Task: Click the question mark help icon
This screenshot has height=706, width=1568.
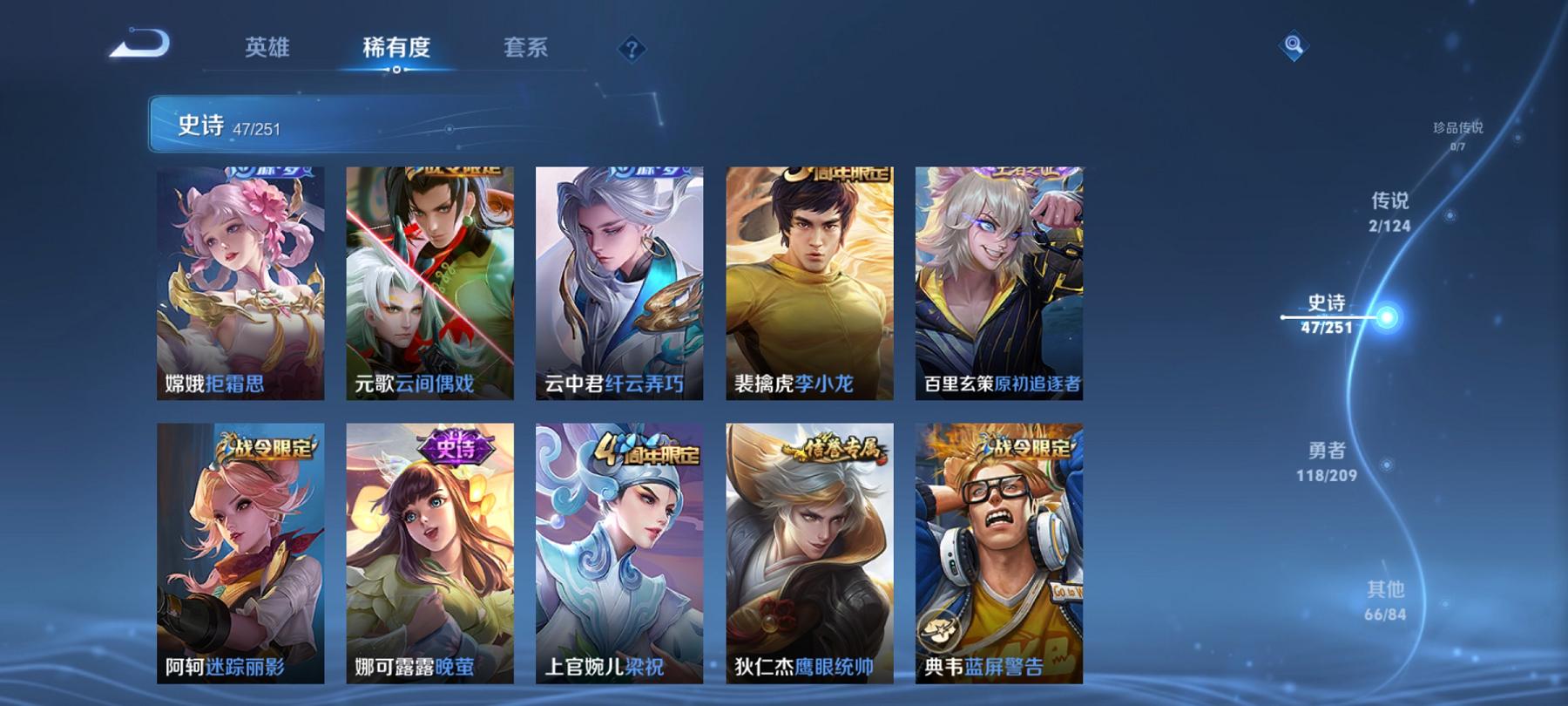Action: coord(632,50)
